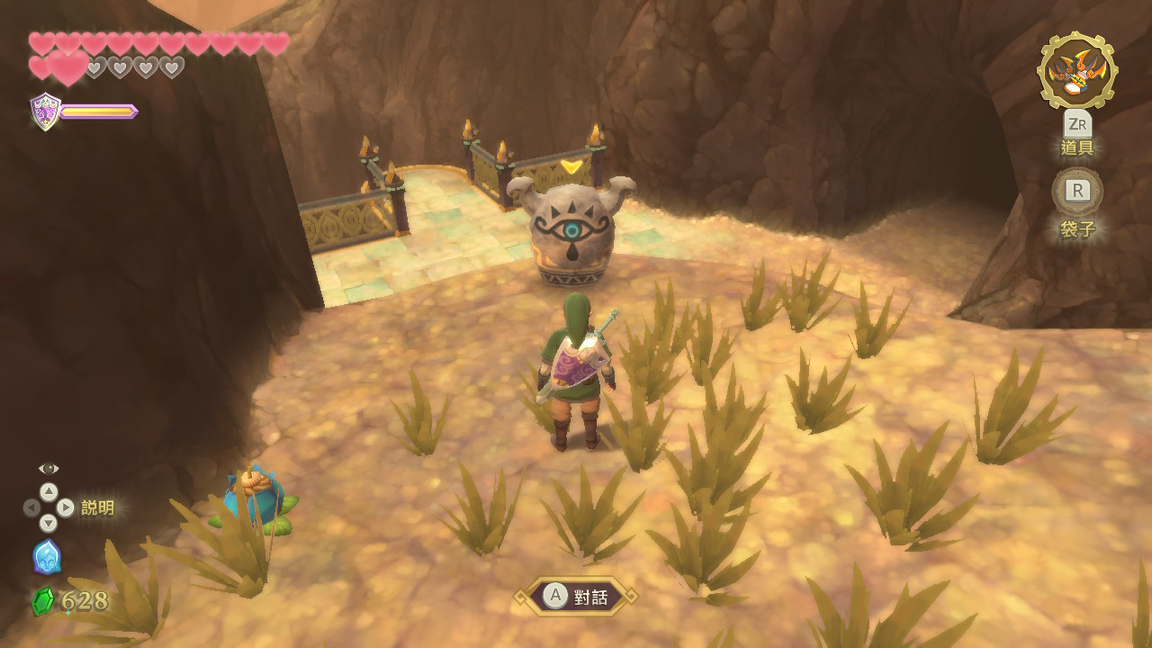
Task: Click the equipped shield icon
Action: 45,111
